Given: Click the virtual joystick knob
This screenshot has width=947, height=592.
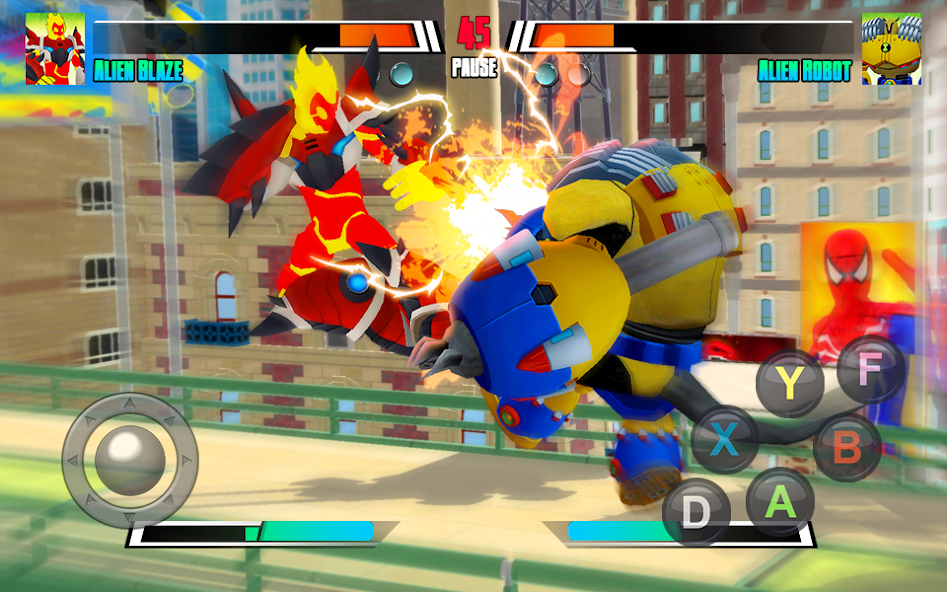Looking at the screenshot, I should point(129,459).
